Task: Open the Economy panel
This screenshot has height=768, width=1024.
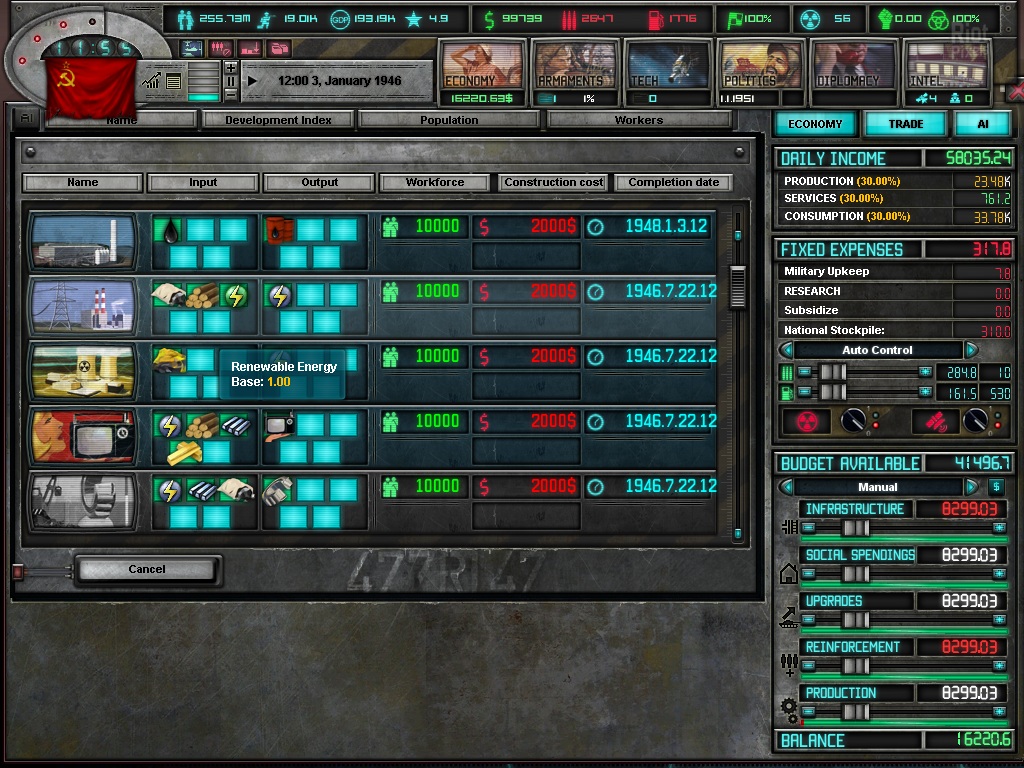Action: [483, 66]
